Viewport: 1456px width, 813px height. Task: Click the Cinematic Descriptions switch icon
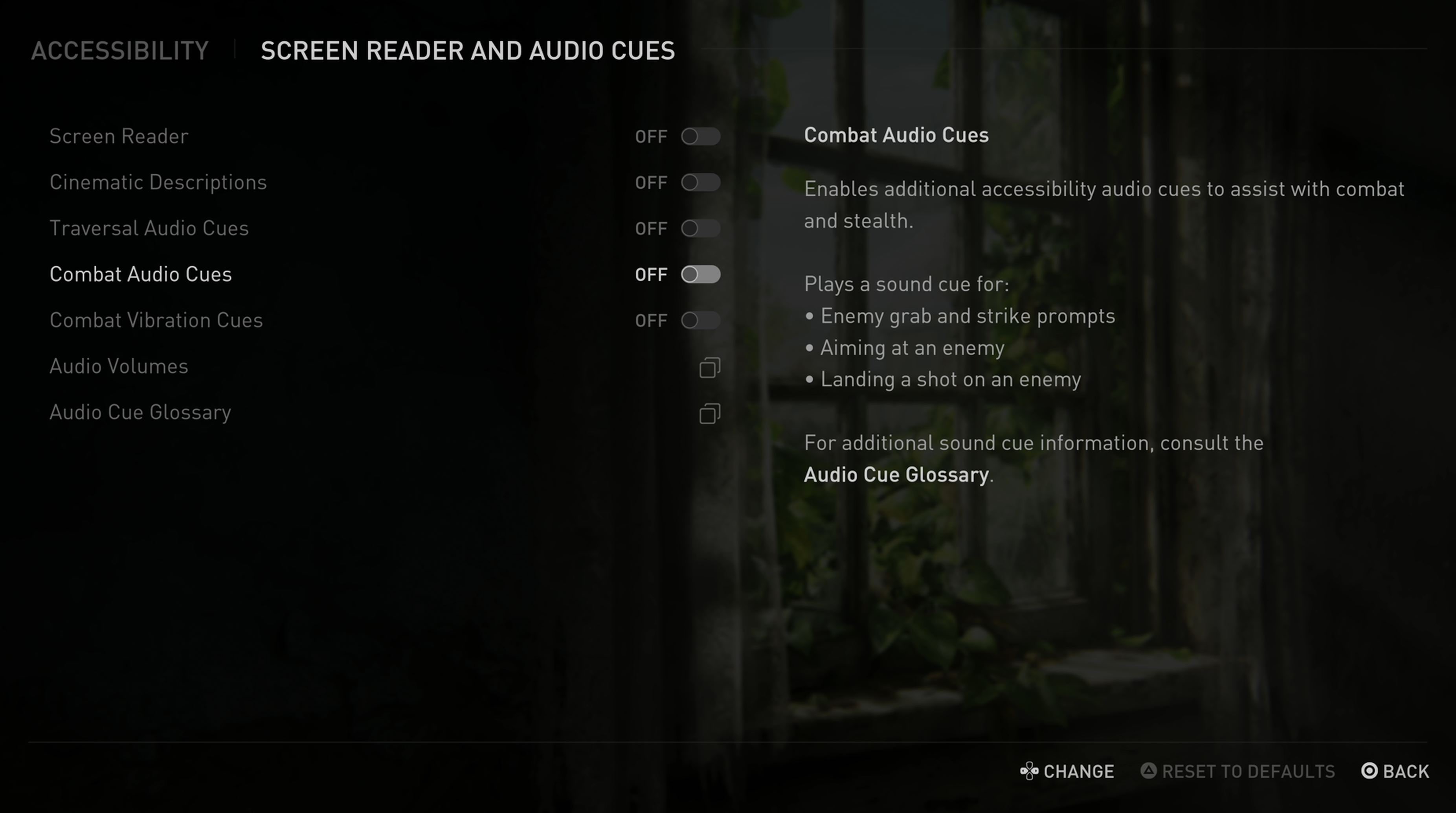(701, 182)
